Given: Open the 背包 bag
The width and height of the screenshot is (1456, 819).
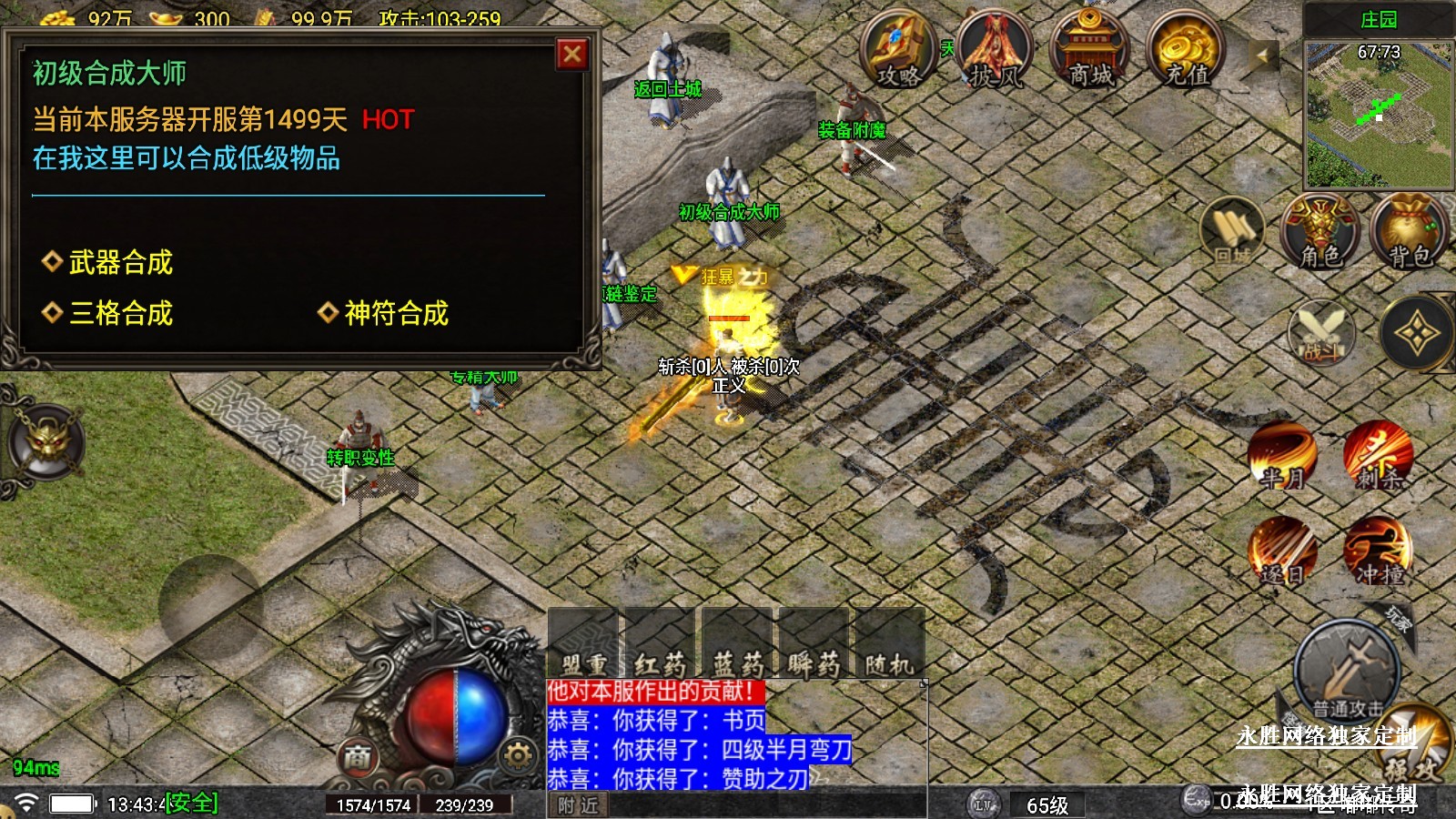Looking at the screenshot, I should (x=1410, y=233).
